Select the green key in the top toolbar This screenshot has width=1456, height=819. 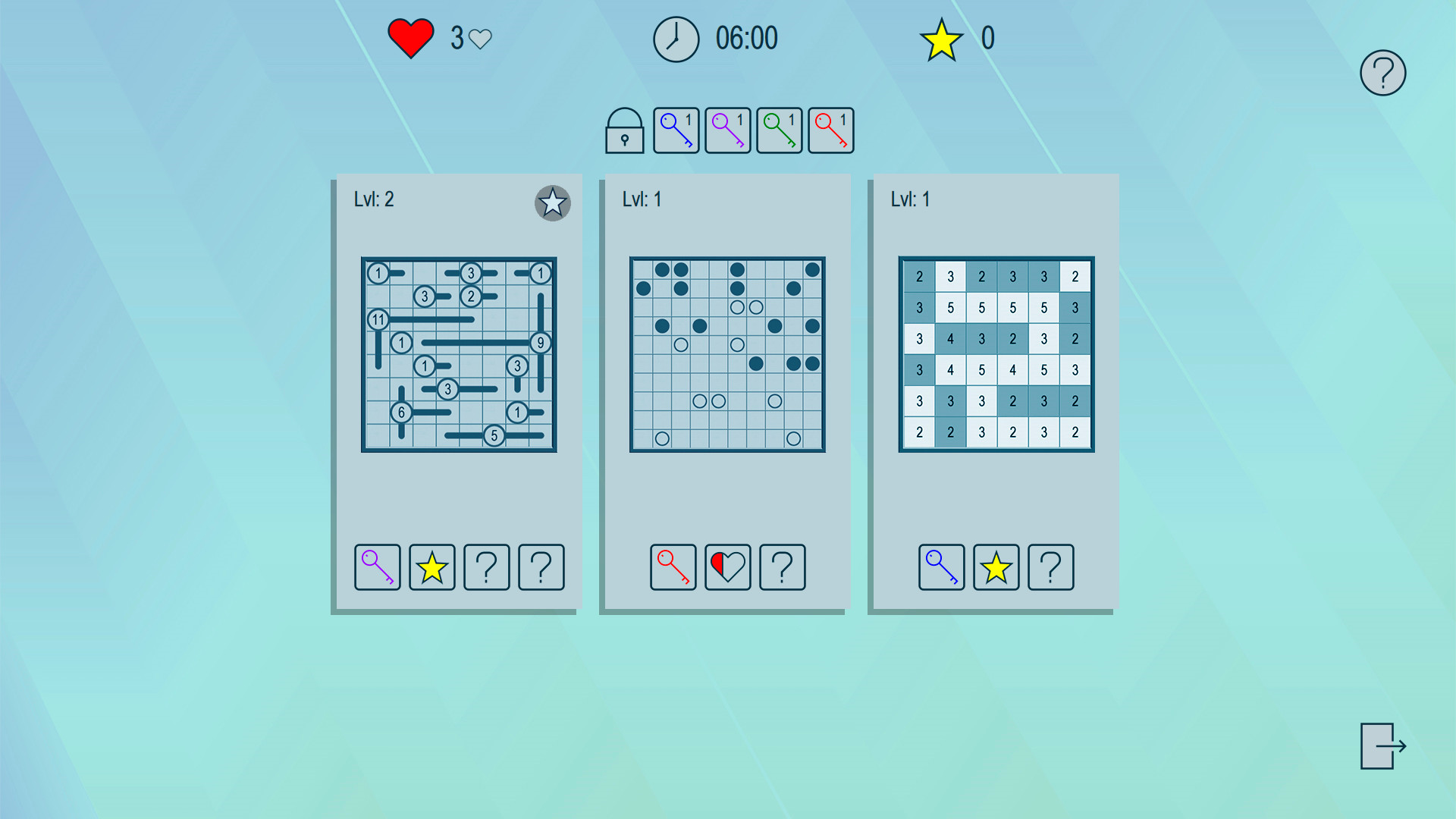coord(779,130)
